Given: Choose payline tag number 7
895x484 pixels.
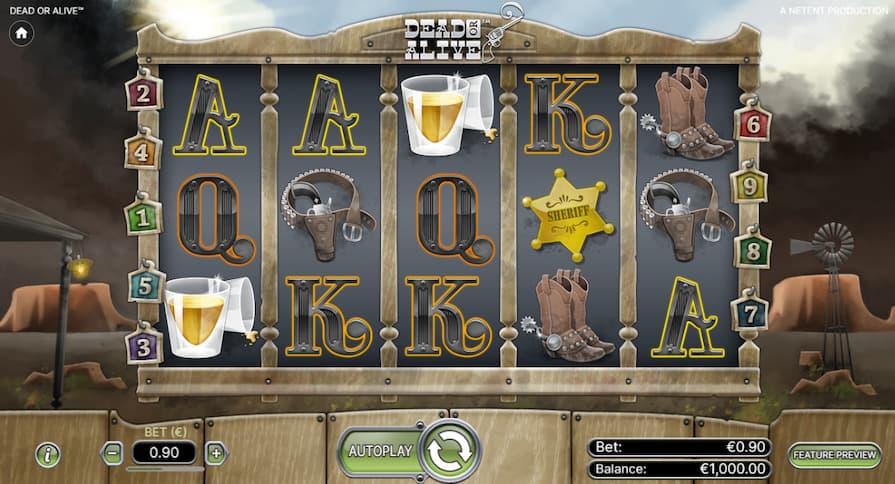Looking at the screenshot, I should [x=749, y=313].
